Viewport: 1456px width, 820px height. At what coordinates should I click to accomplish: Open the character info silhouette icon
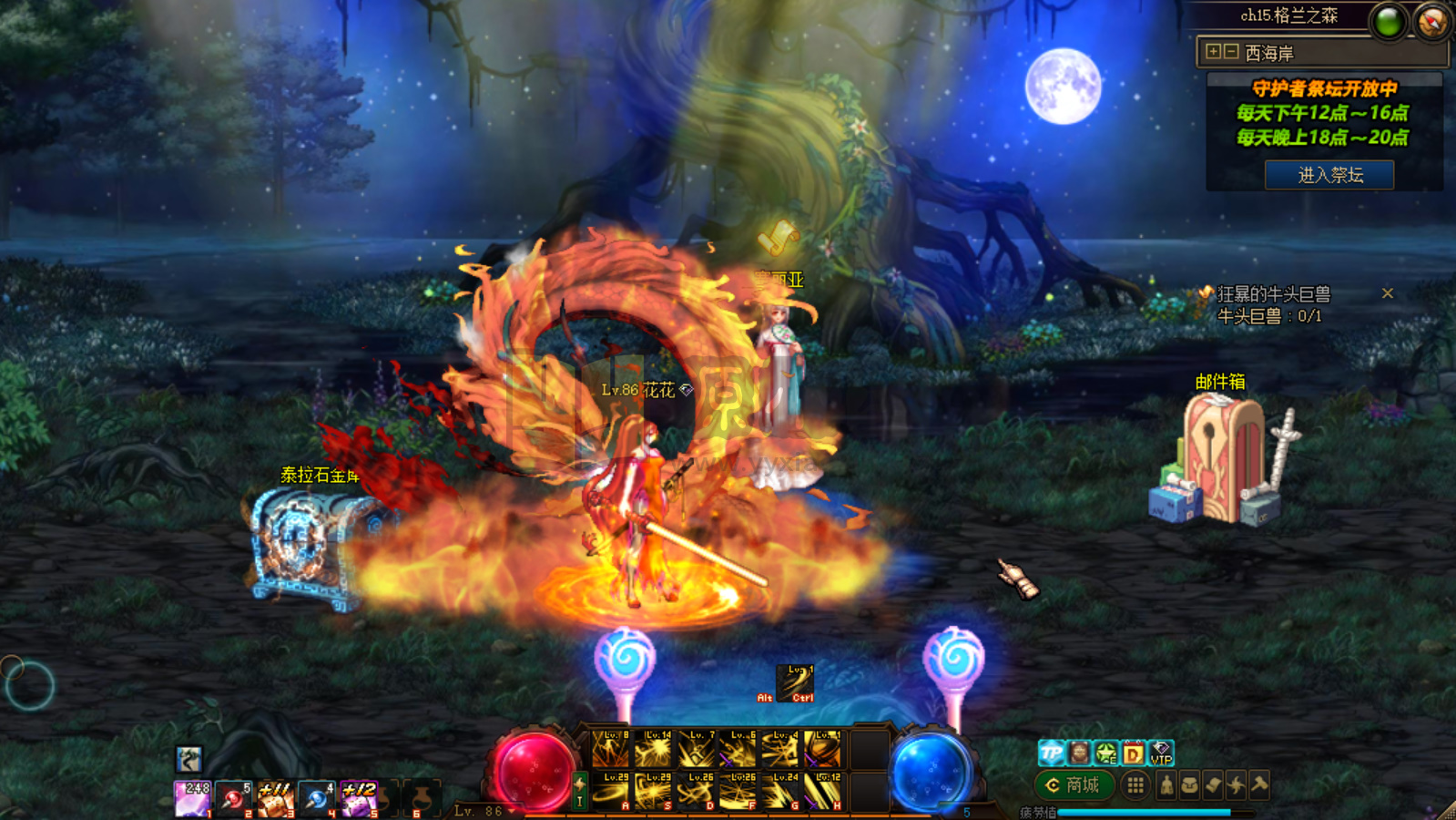point(1166,784)
